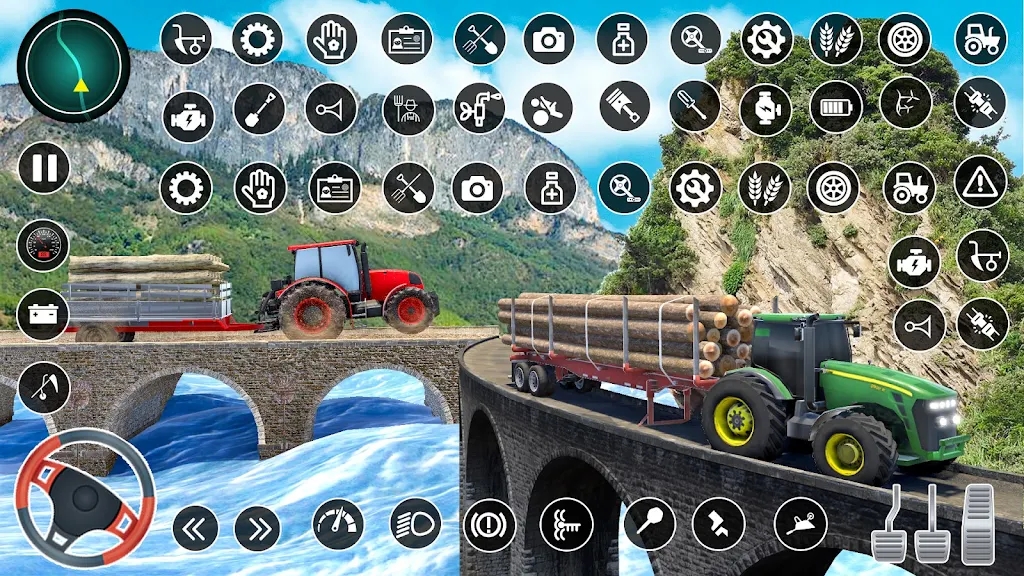1024x576 pixels.
Task: Select the shovel icon
Action: (x=259, y=109)
